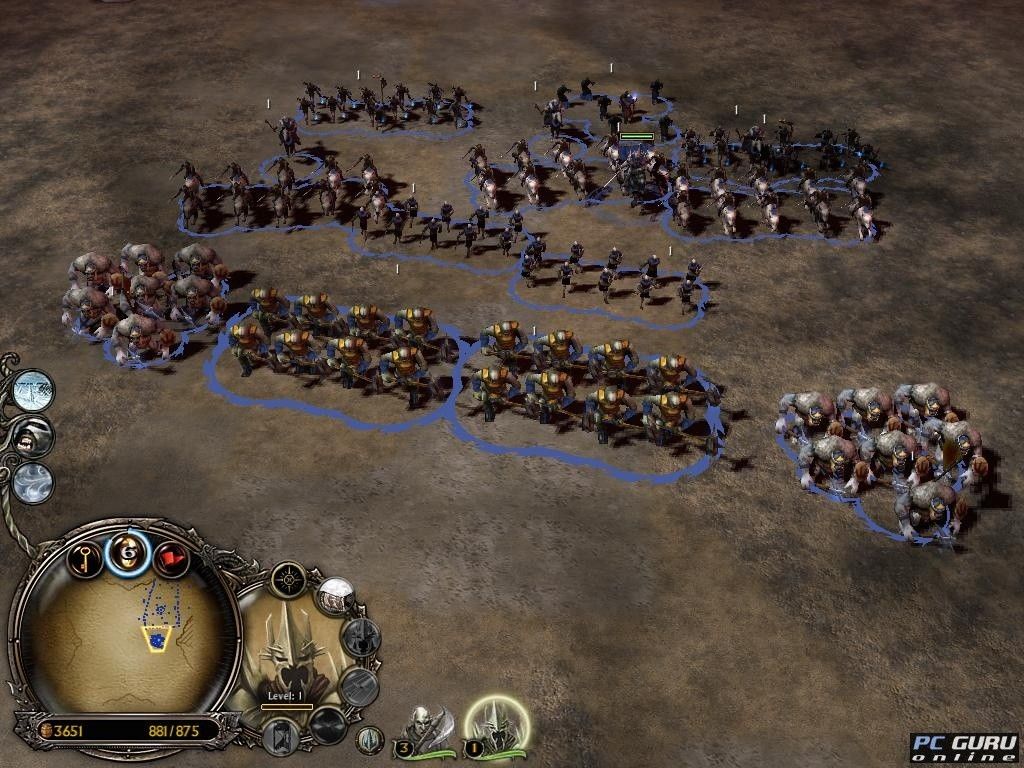Click the small spiked crown icon

tap(370, 740)
